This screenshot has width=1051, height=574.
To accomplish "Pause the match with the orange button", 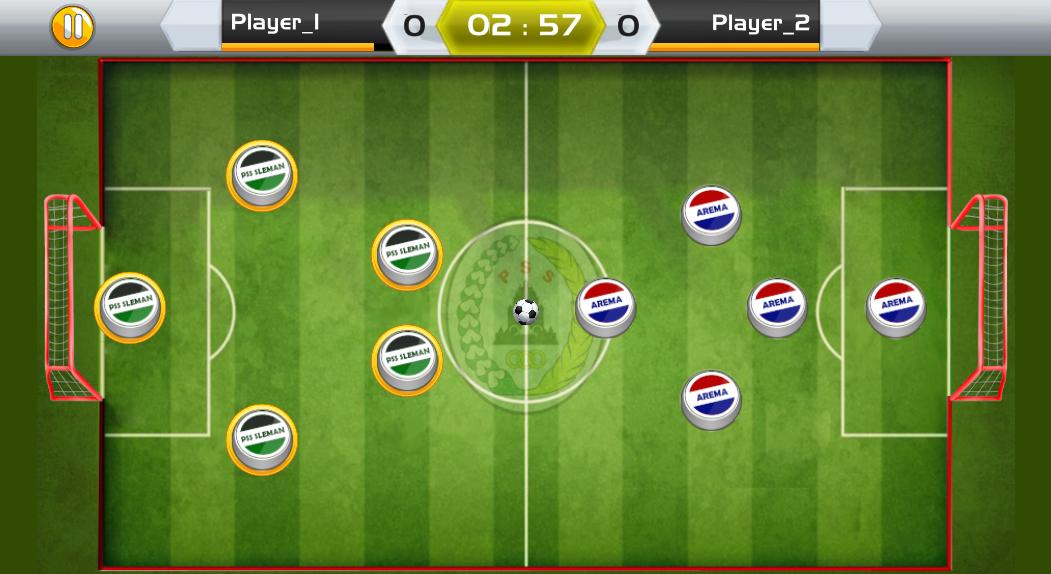I will 73,26.
